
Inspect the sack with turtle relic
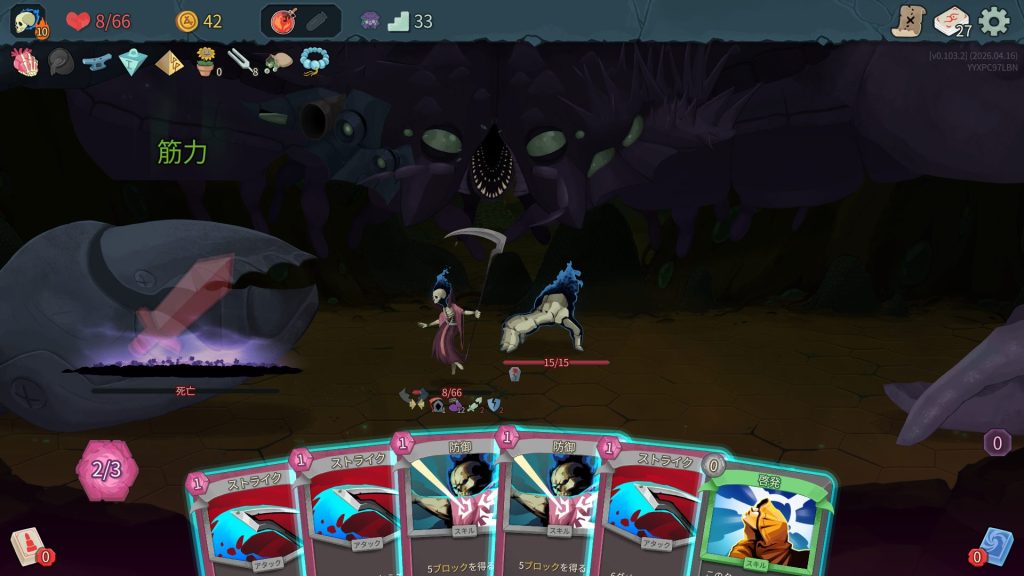278,62
